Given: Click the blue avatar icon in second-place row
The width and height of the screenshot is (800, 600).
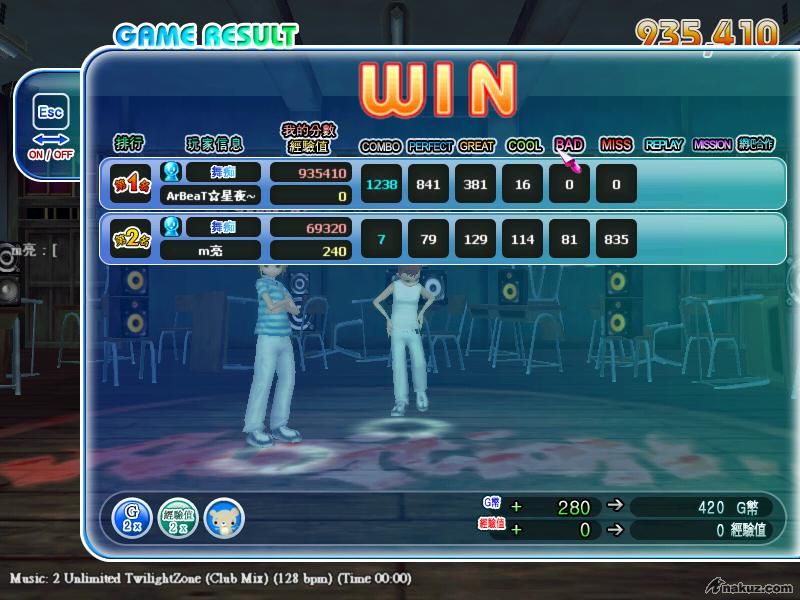Looking at the screenshot, I should [x=171, y=226].
